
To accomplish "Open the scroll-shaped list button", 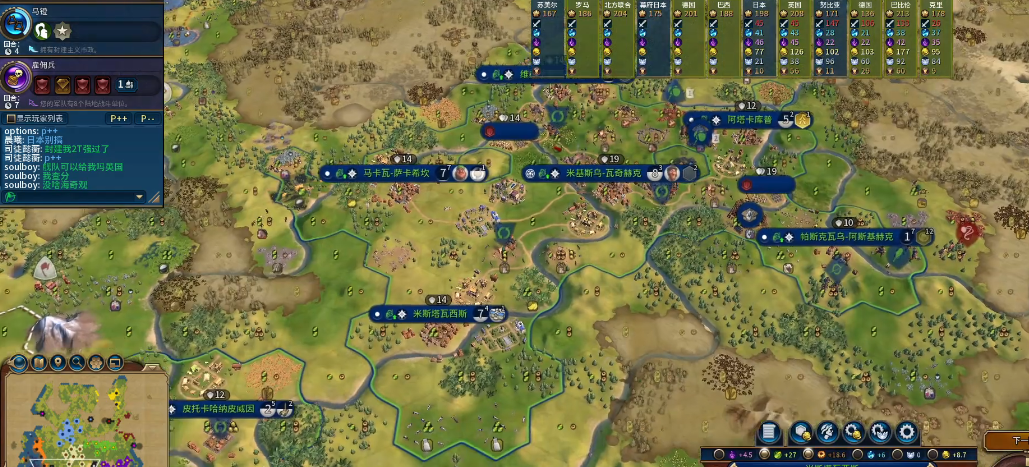I will pyautogui.click(x=769, y=432).
